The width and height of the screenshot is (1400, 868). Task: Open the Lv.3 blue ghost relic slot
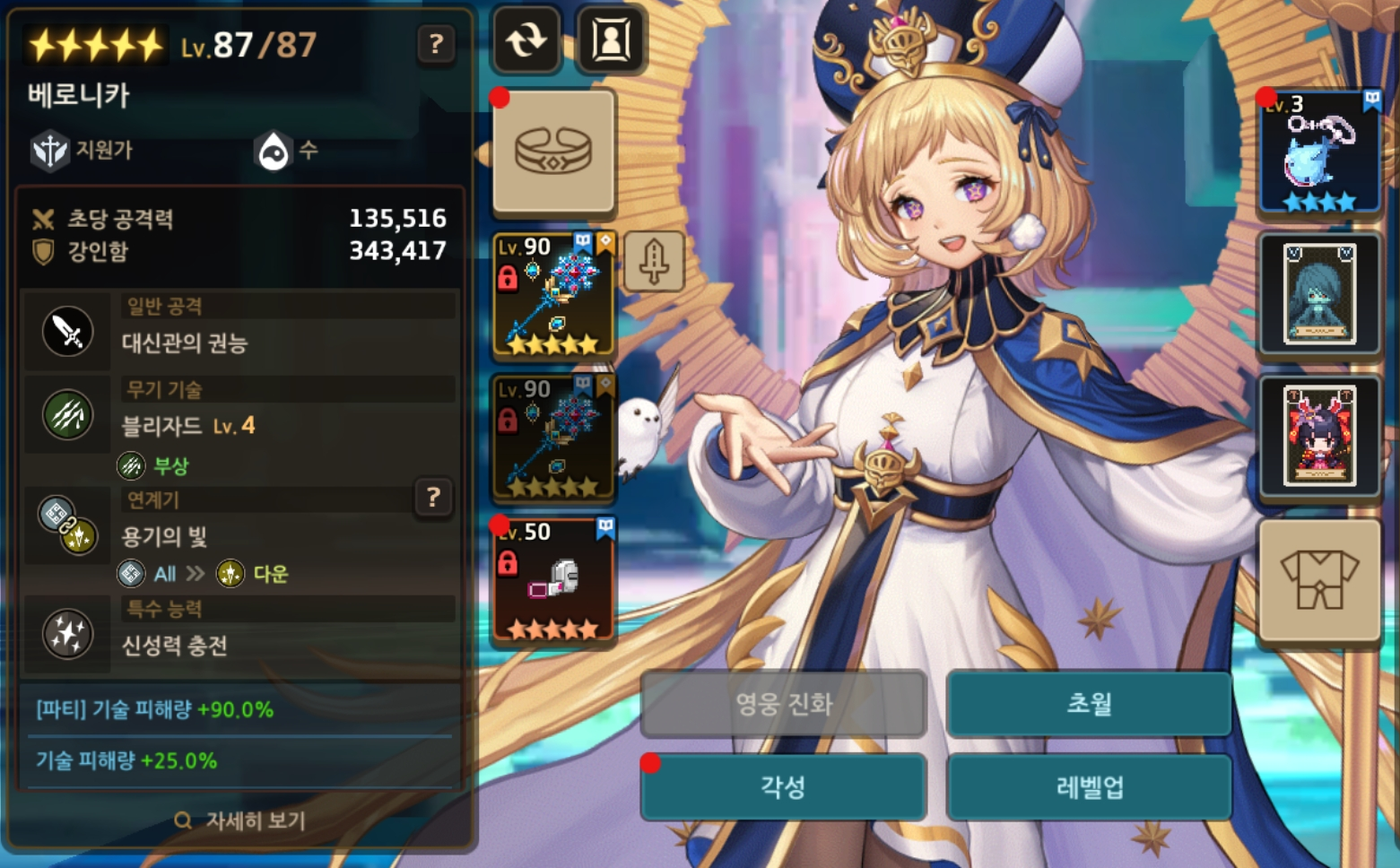[1319, 152]
